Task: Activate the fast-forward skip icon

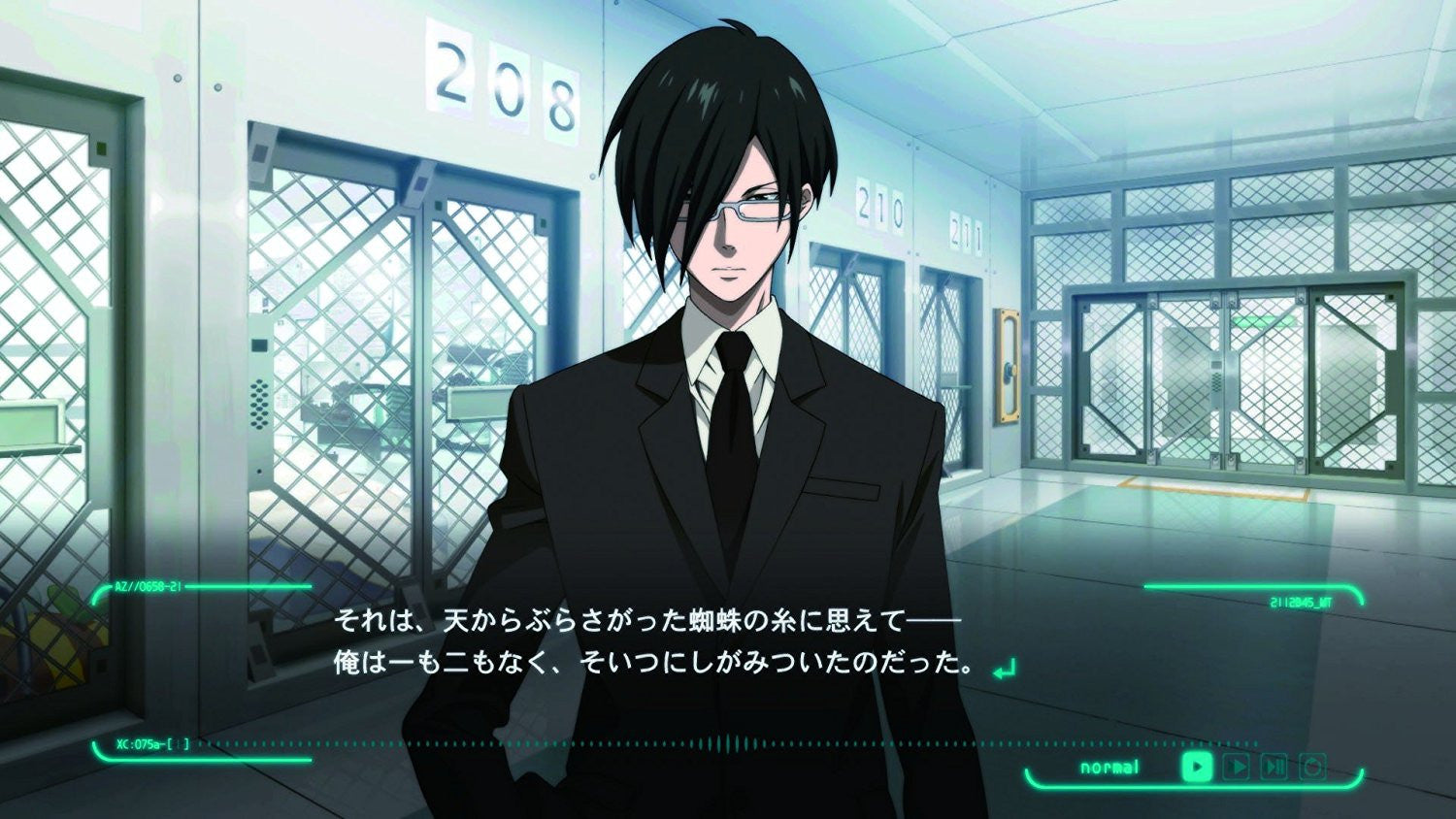Action: click(x=1237, y=767)
